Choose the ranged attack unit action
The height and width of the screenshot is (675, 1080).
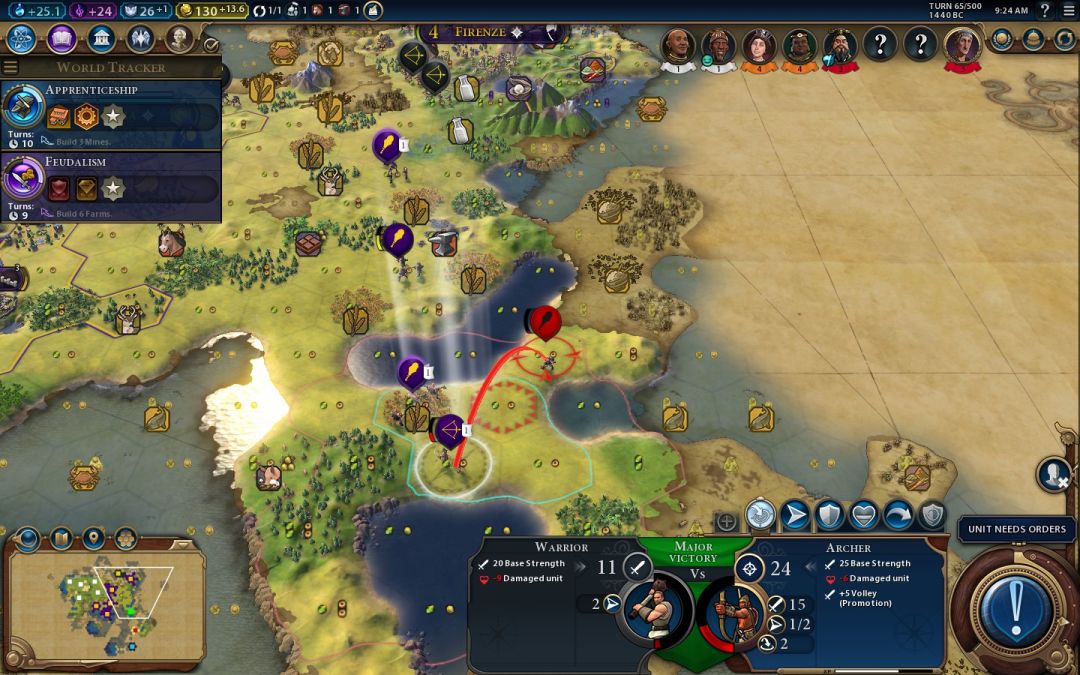[761, 515]
